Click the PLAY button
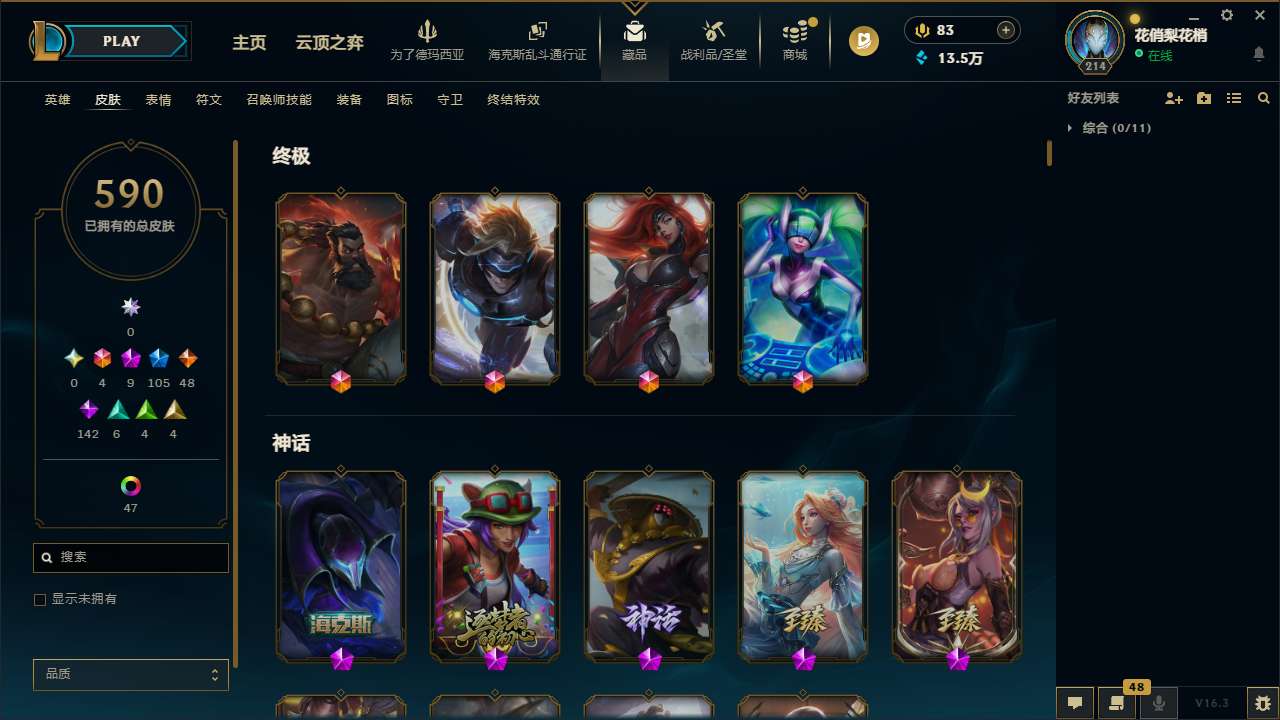Viewport: 1280px width, 720px height. pos(121,41)
